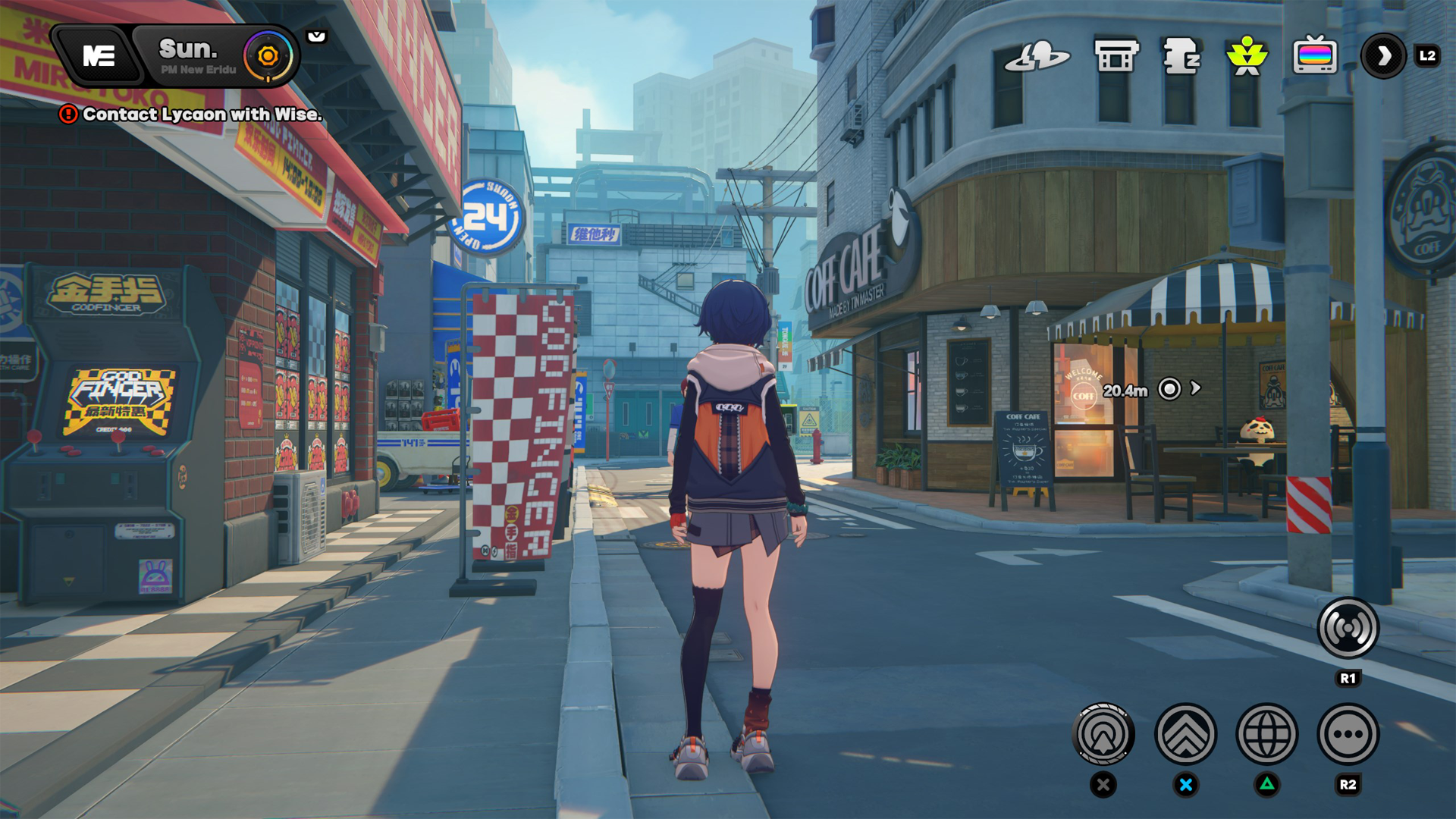Open the sleeping Z compendium icon

pos(1181,56)
